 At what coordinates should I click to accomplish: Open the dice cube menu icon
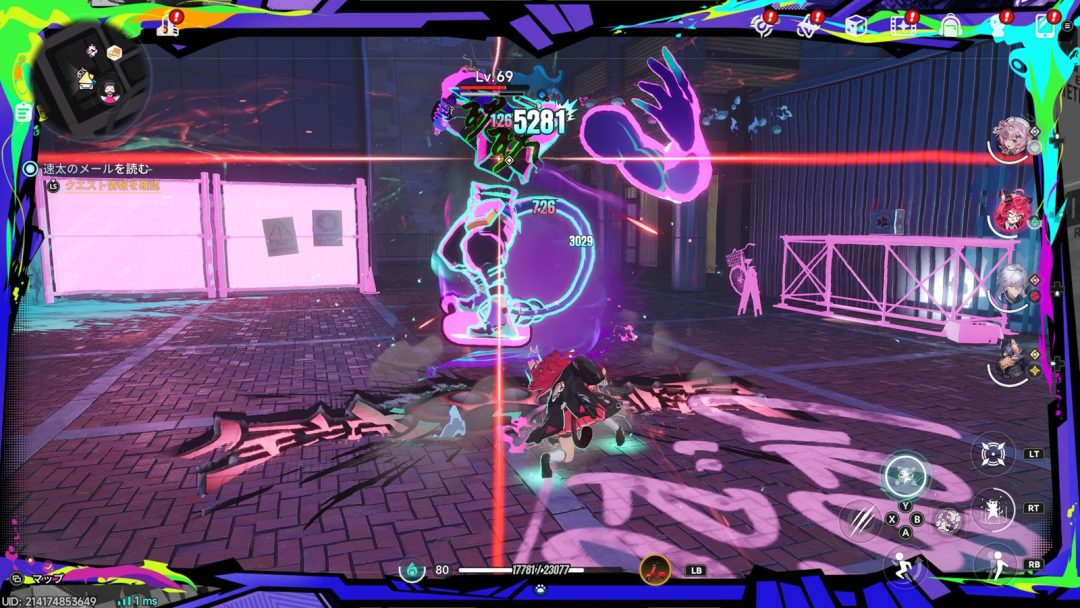(x=855, y=26)
